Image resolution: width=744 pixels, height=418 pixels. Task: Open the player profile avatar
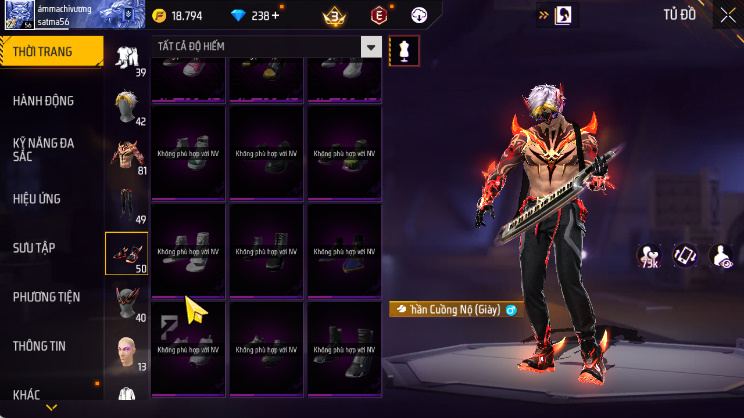tap(17, 14)
